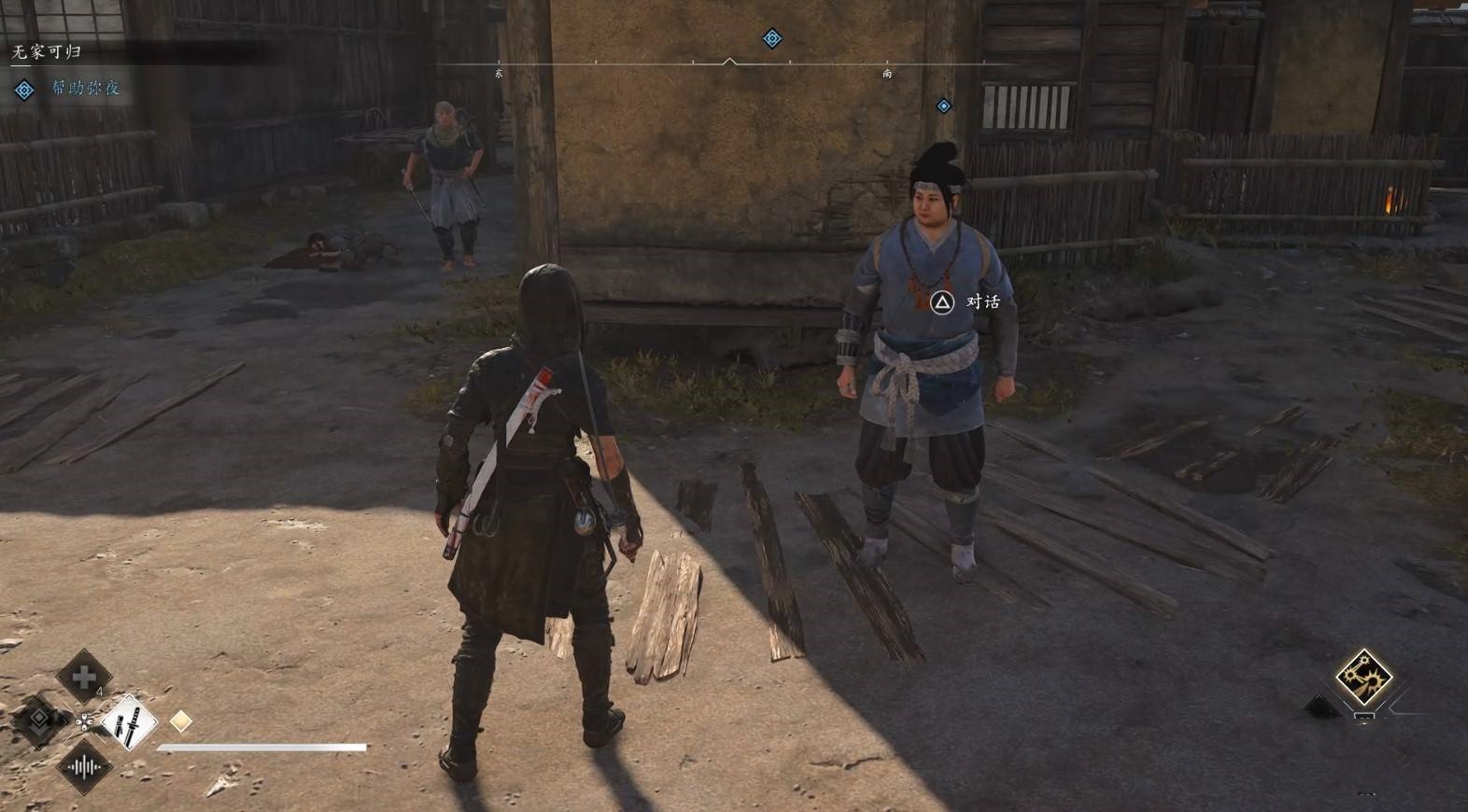Select the katana weapon slot
The image size is (1468, 812).
click(x=129, y=721)
